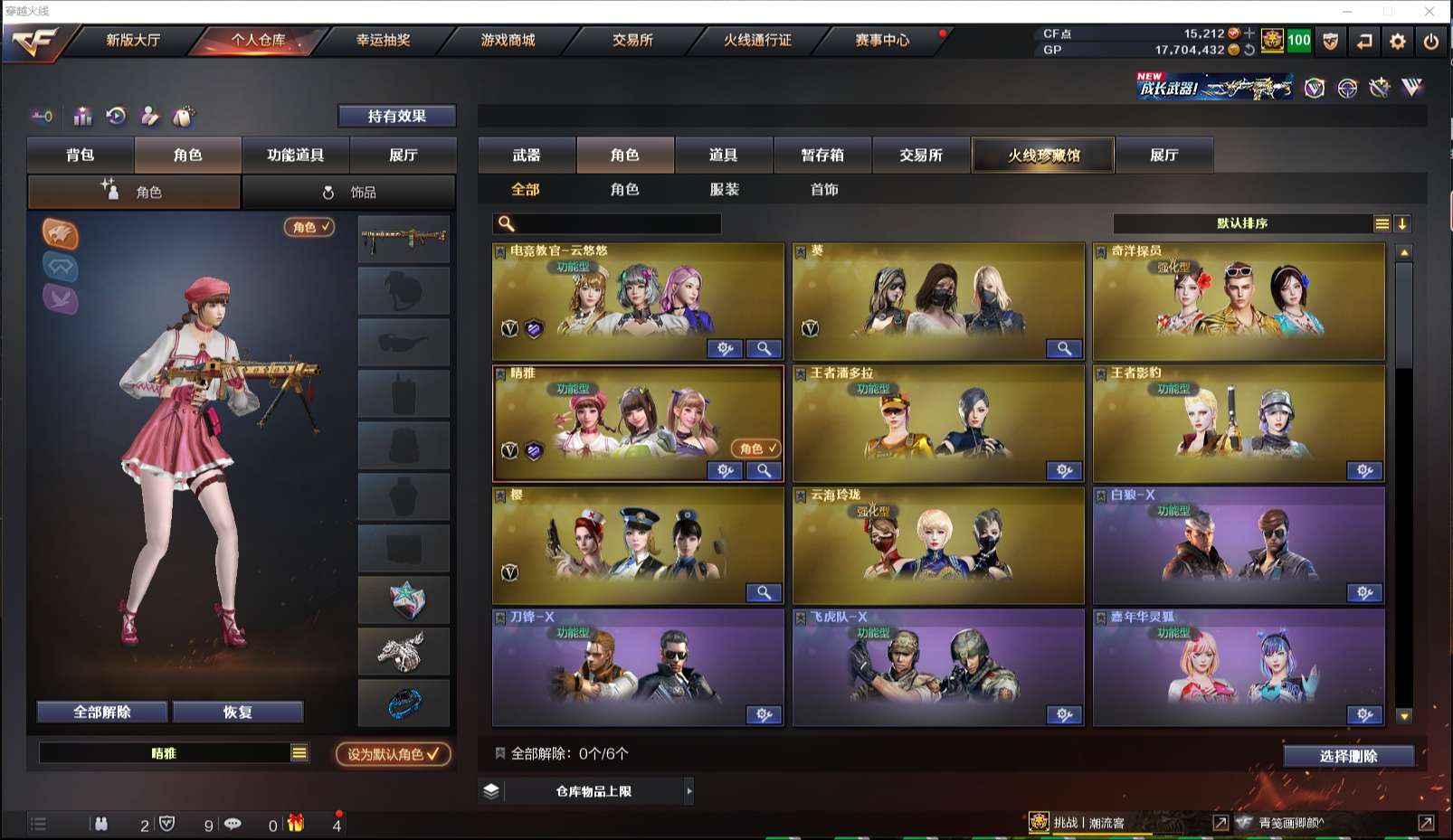Open the key/redeem code icon
The width and height of the screenshot is (1453, 840).
pyautogui.click(x=43, y=116)
